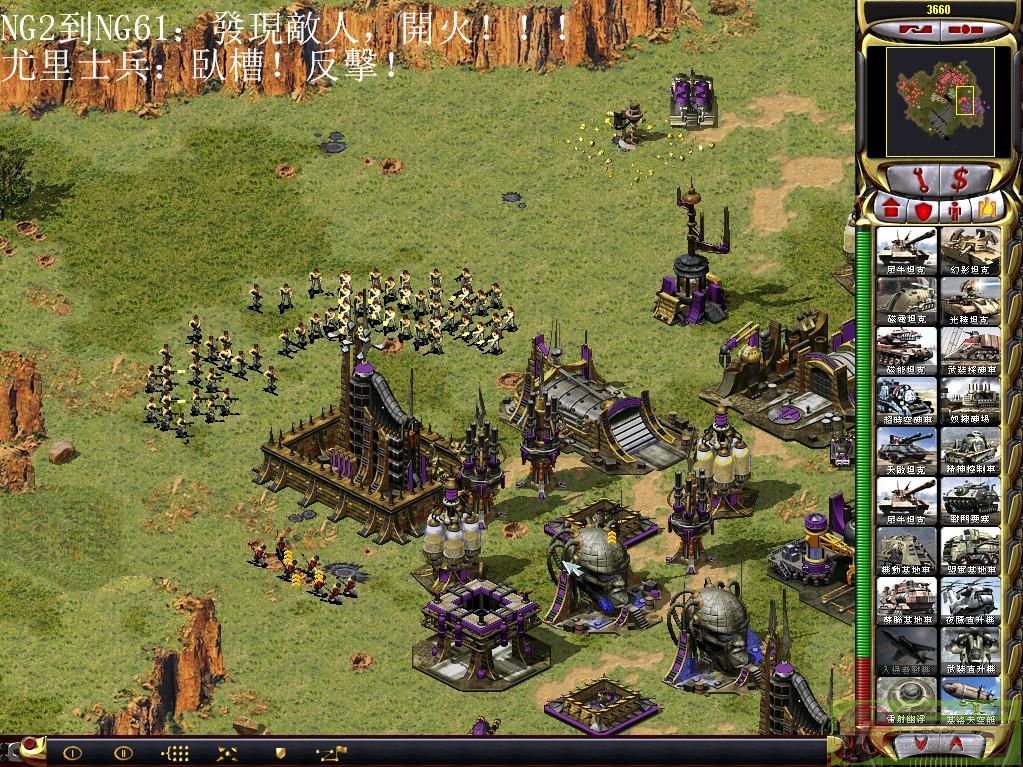Queue the 光稜坦克 prism tank

(970, 301)
